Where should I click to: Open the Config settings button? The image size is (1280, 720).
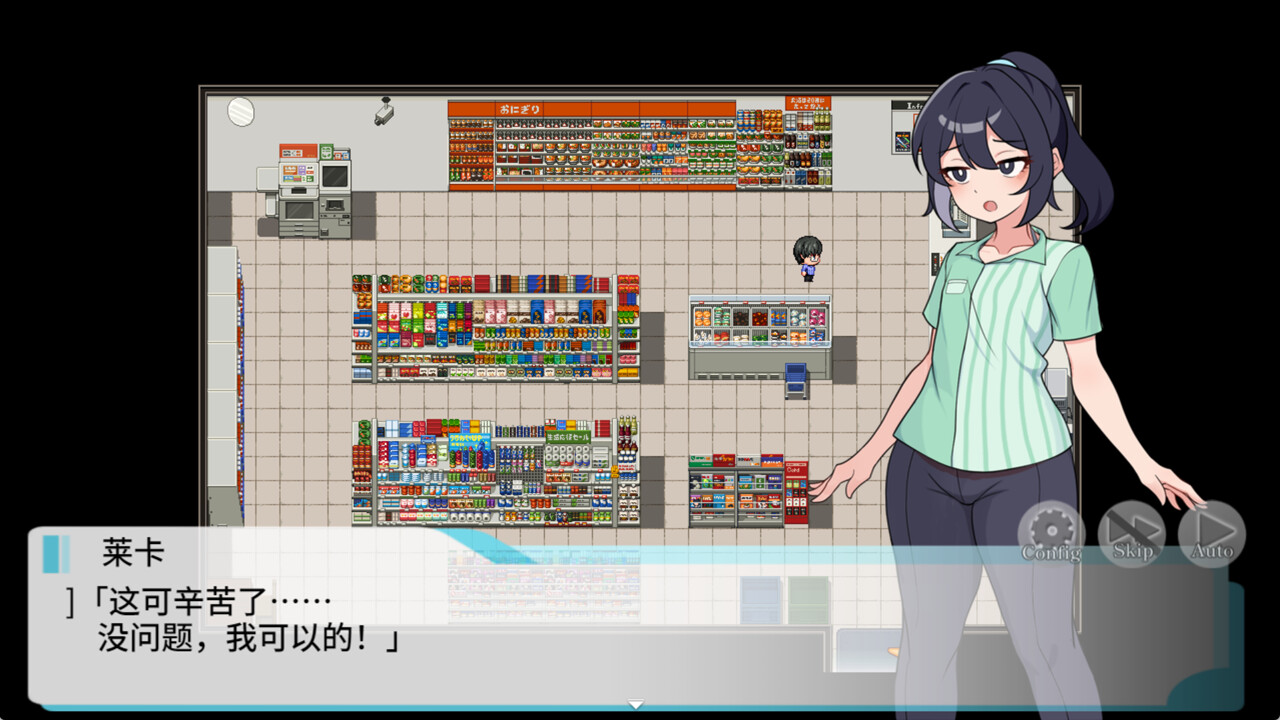pos(1051,533)
